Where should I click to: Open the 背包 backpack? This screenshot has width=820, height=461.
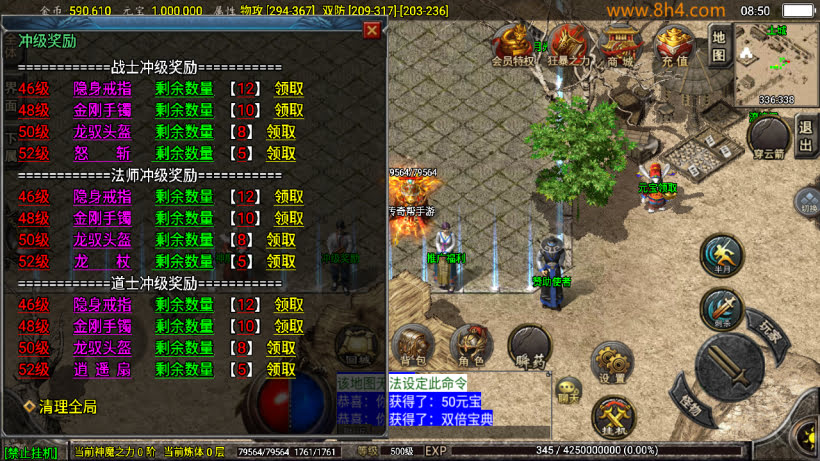click(413, 344)
